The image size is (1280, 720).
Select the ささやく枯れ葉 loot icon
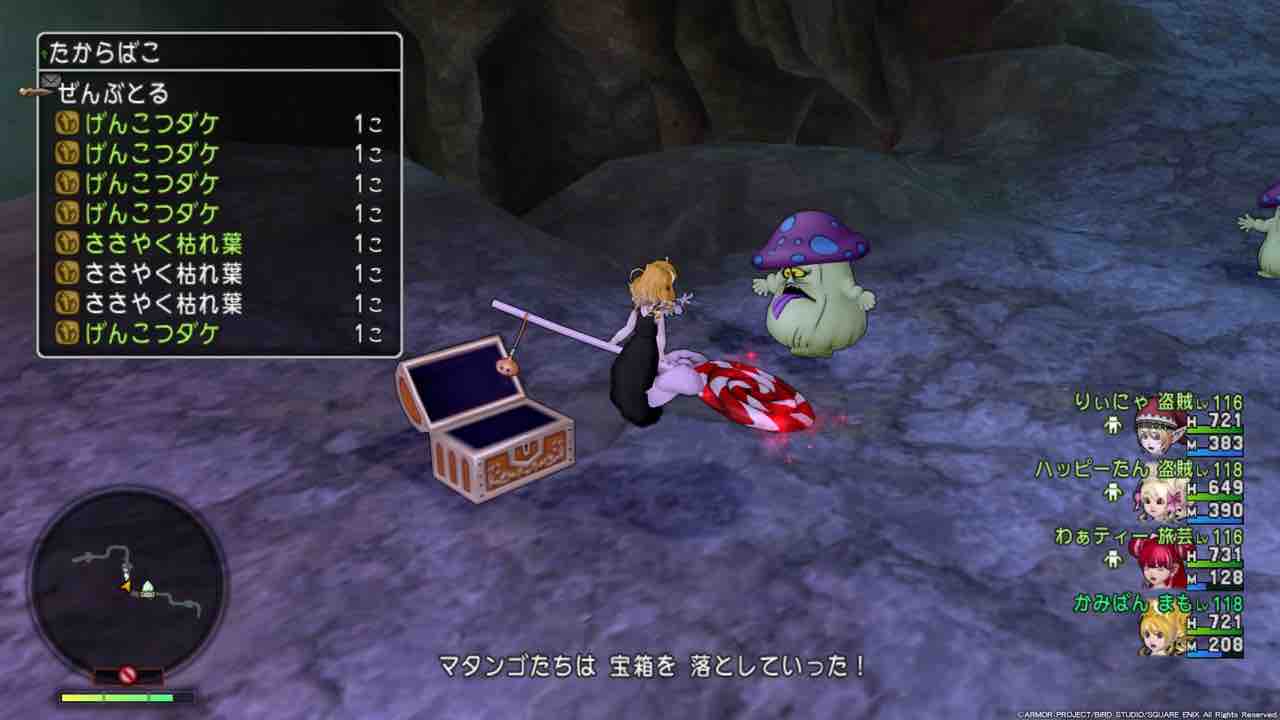pos(65,242)
